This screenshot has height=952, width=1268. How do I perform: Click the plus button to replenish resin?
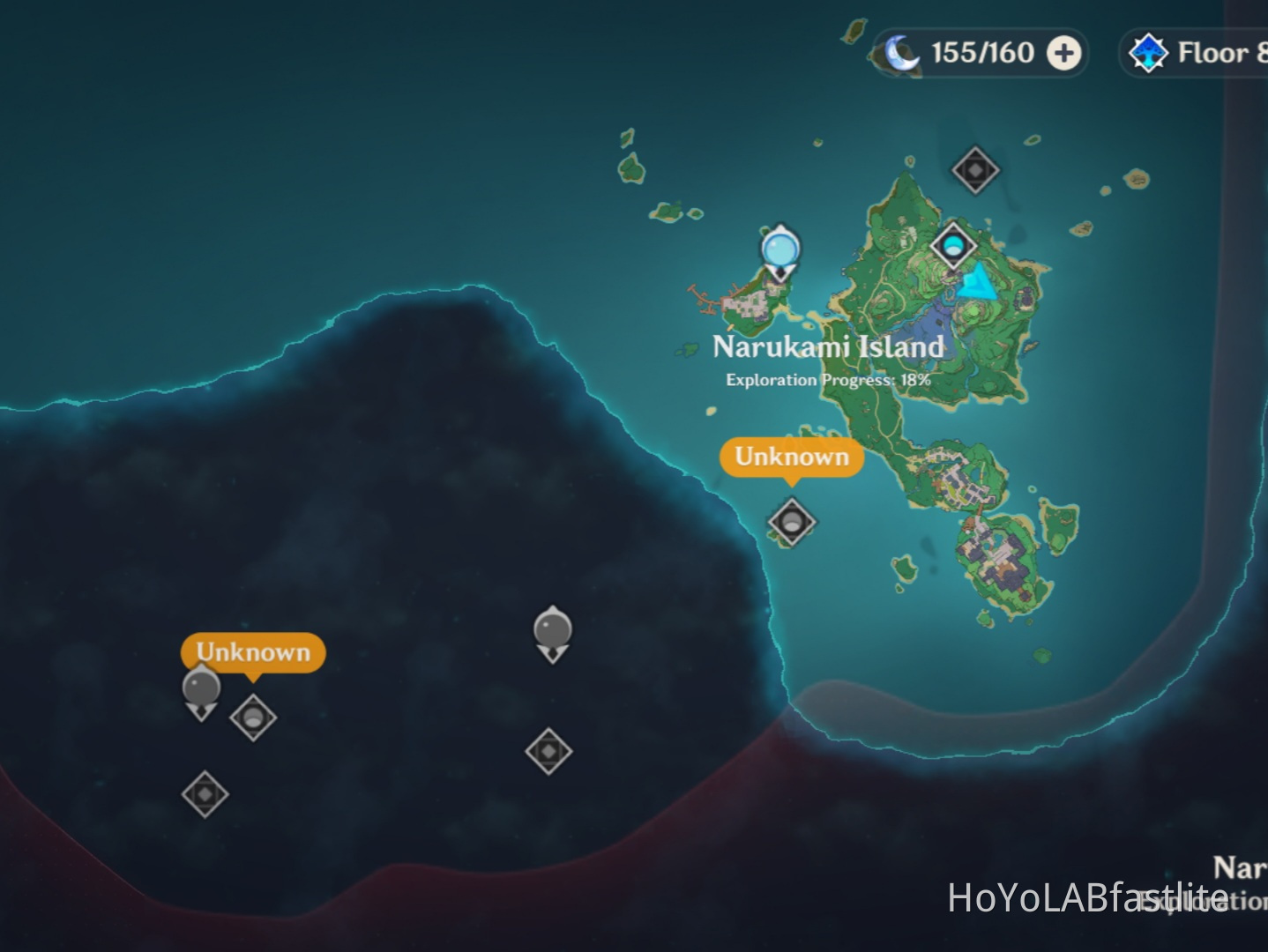1063,53
